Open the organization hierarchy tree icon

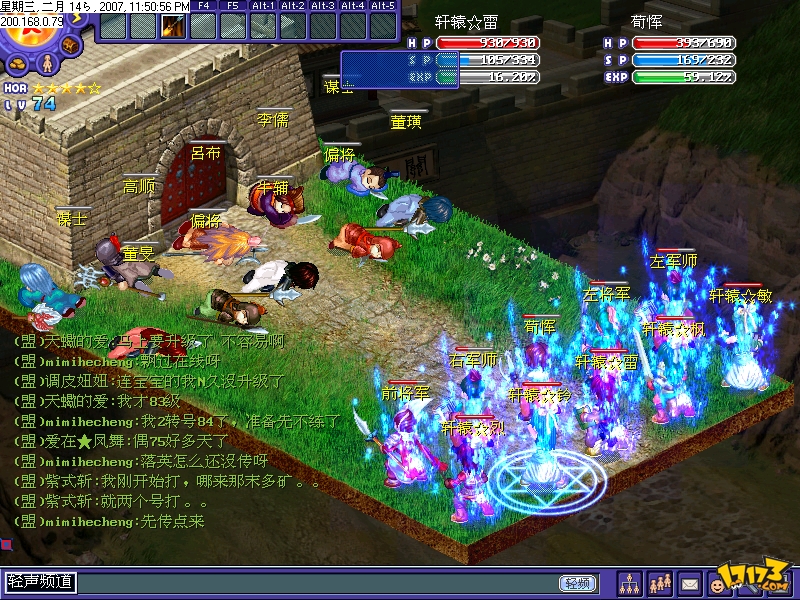click(x=629, y=582)
